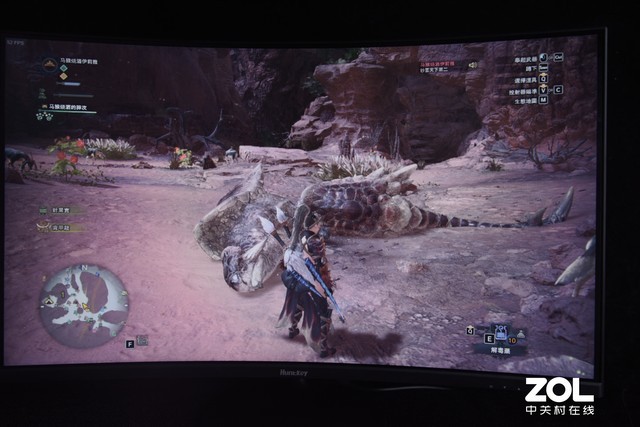This screenshot has height=427, width=640.
Task: Select the second party member name
Action: click(58, 227)
